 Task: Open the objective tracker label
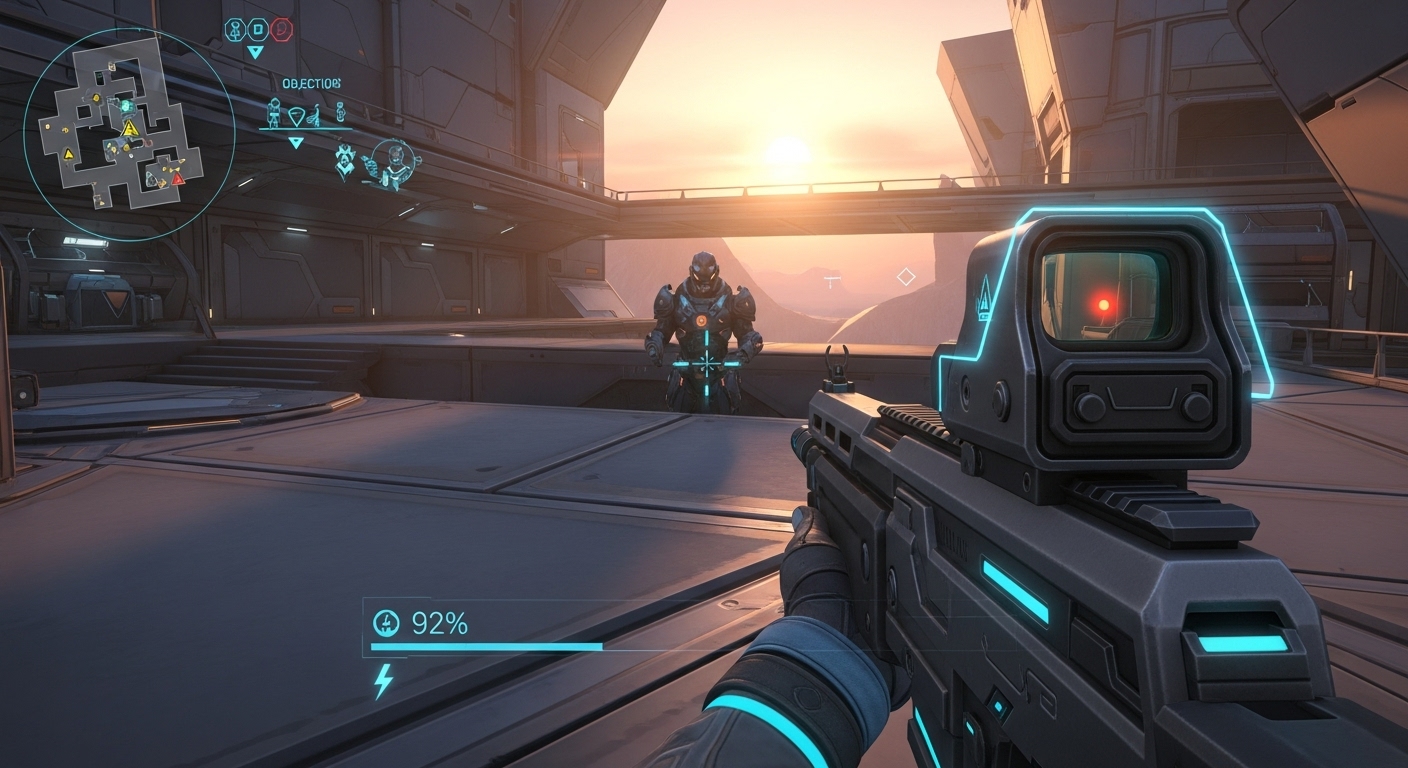(311, 83)
